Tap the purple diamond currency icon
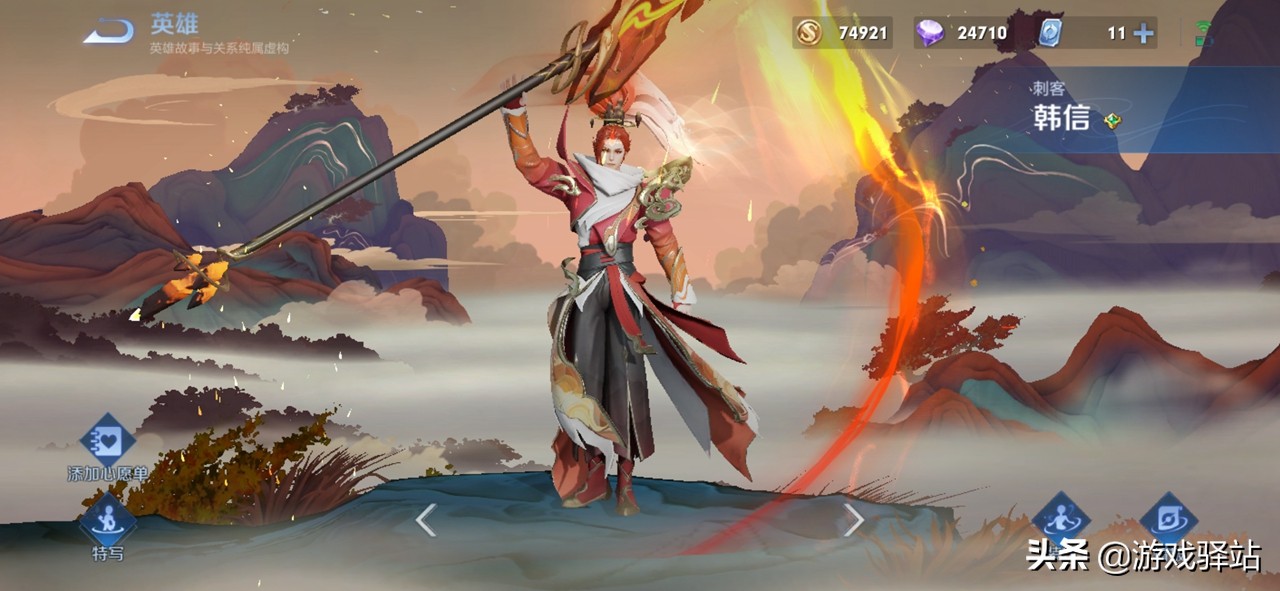The width and height of the screenshot is (1280, 591). (x=929, y=33)
